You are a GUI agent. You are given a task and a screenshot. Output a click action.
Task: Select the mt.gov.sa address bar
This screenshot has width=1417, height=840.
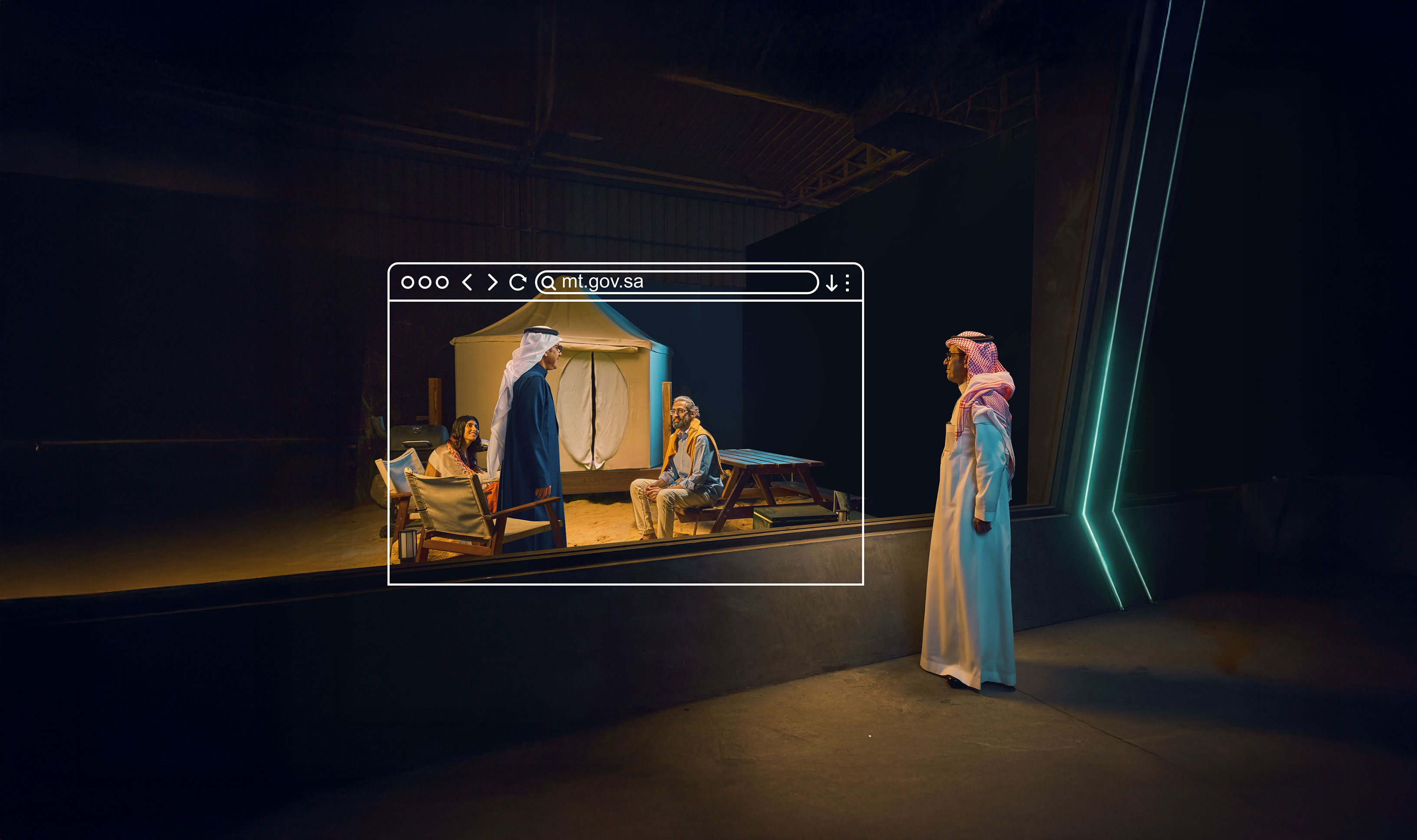pyautogui.click(x=677, y=282)
